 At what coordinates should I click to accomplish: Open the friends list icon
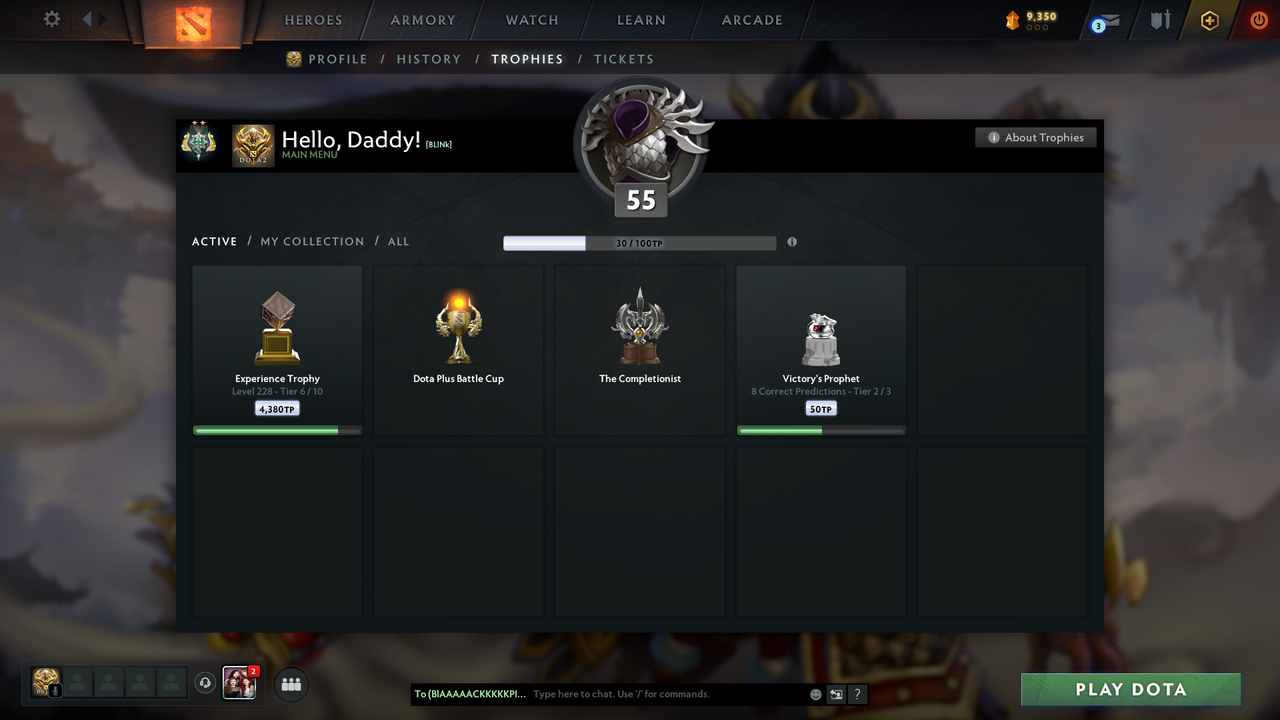289,684
